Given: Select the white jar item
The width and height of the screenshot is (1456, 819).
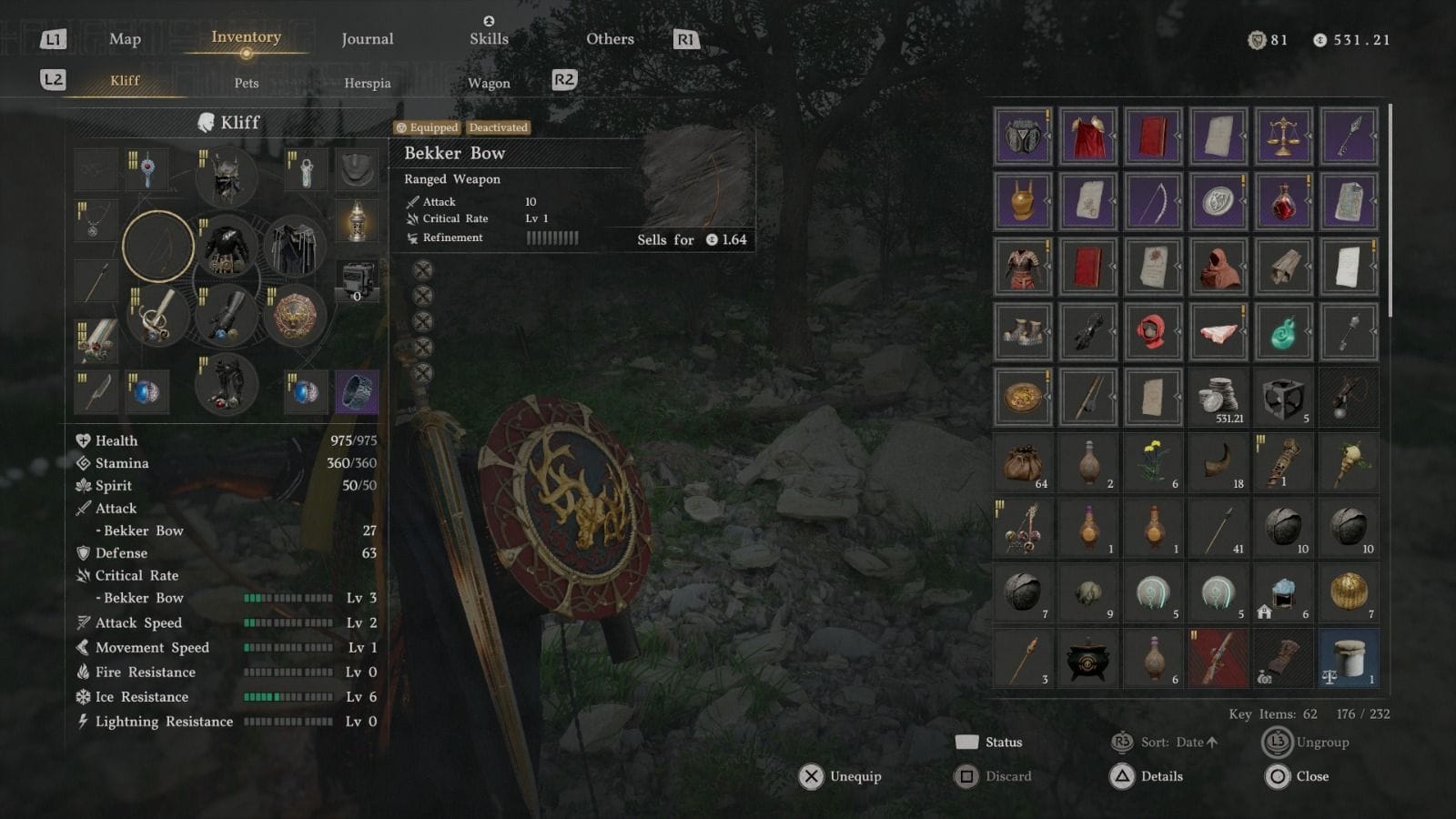Looking at the screenshot, I should click(1348, 658).
